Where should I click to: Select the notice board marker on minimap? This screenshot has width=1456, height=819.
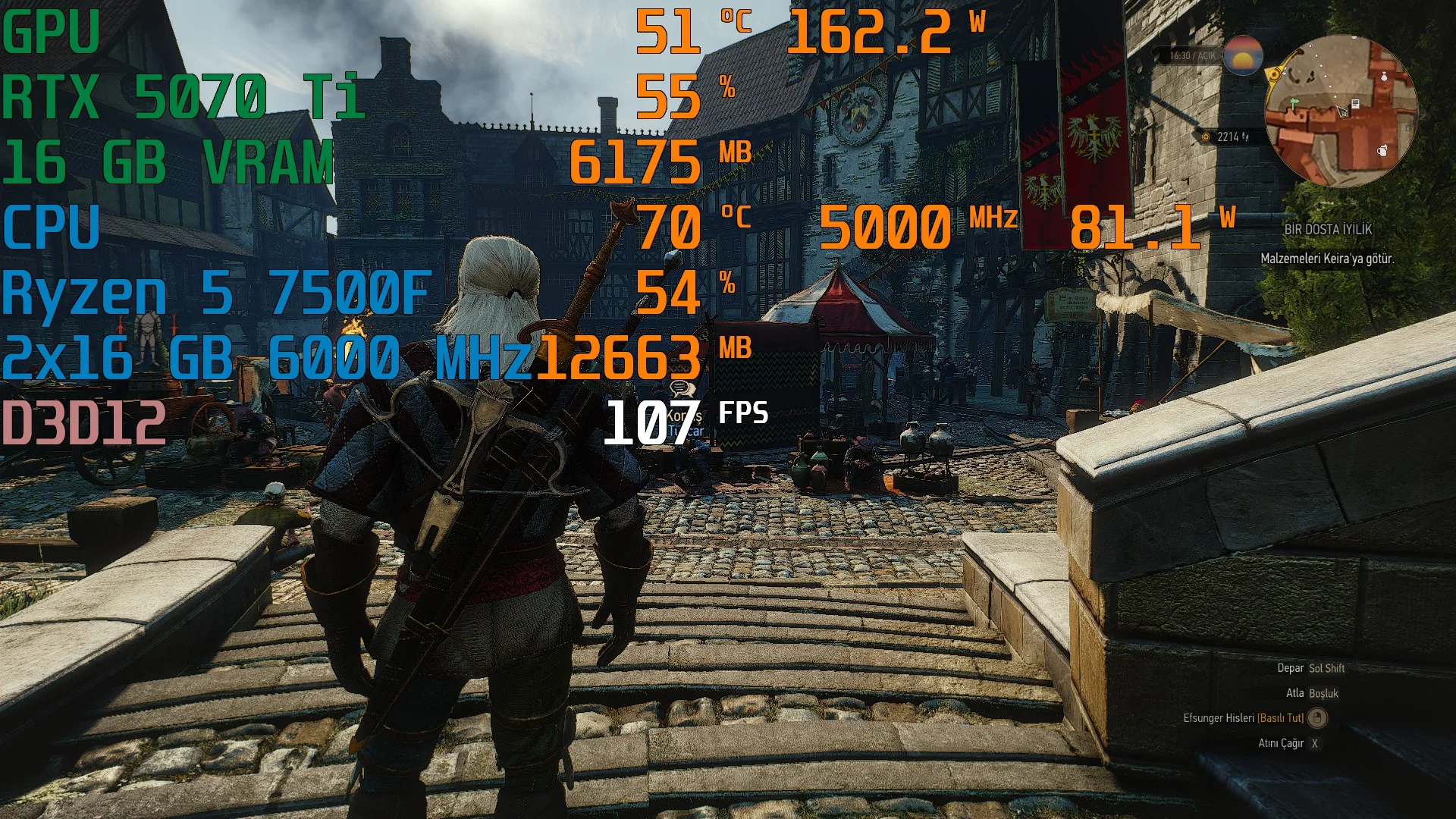[x=1355, y=103]
